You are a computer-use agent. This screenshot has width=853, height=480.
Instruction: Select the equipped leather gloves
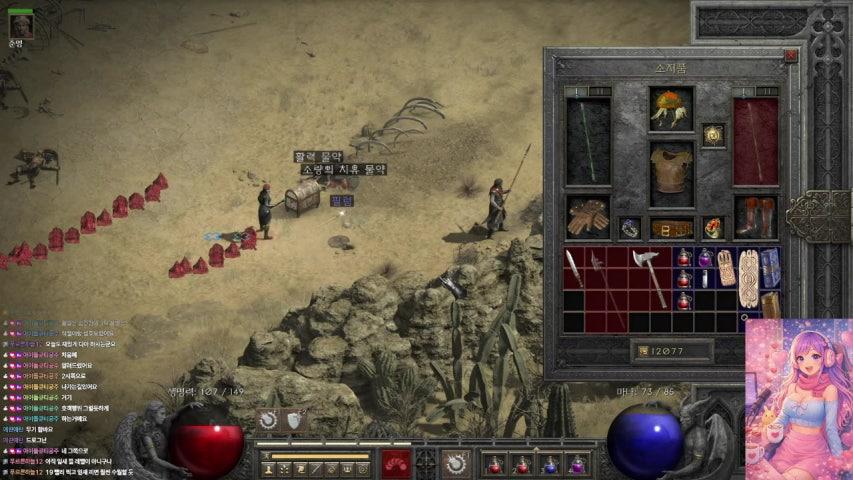[x=587, y=217]
